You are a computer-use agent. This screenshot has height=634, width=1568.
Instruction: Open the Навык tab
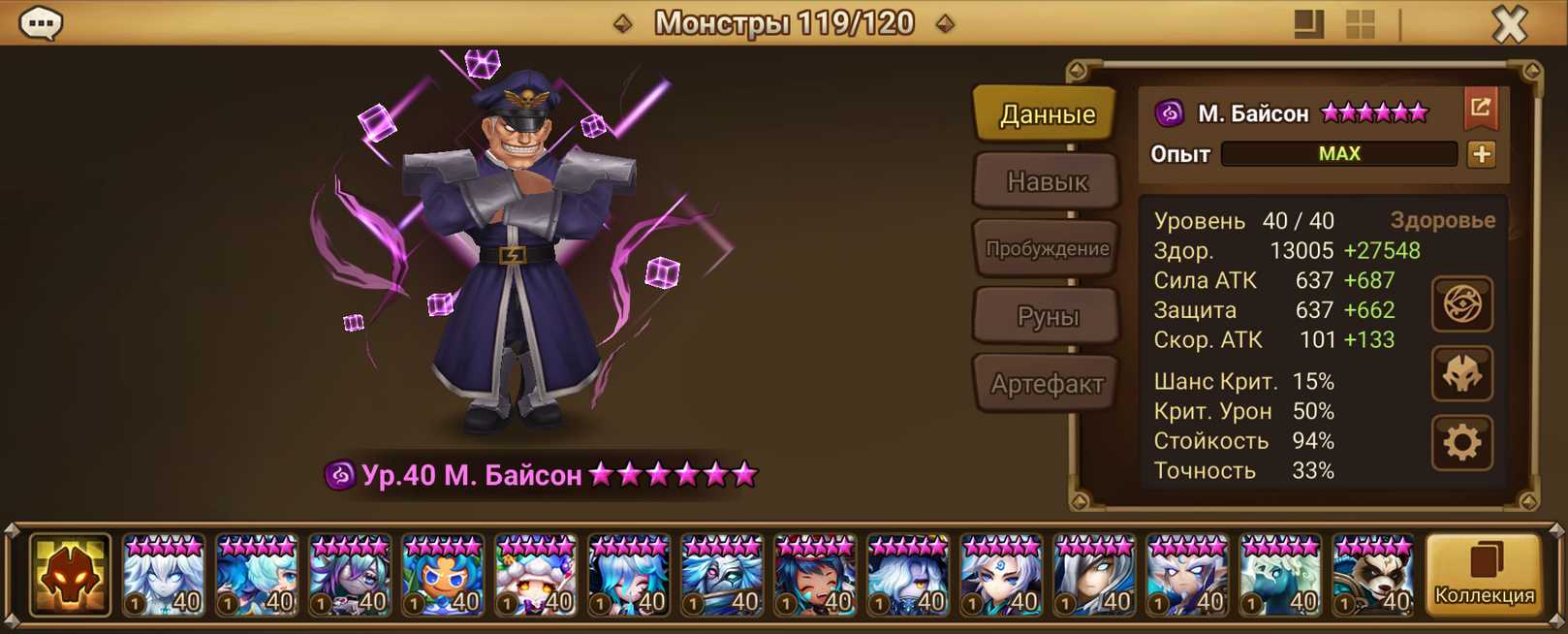point(1047,181)
